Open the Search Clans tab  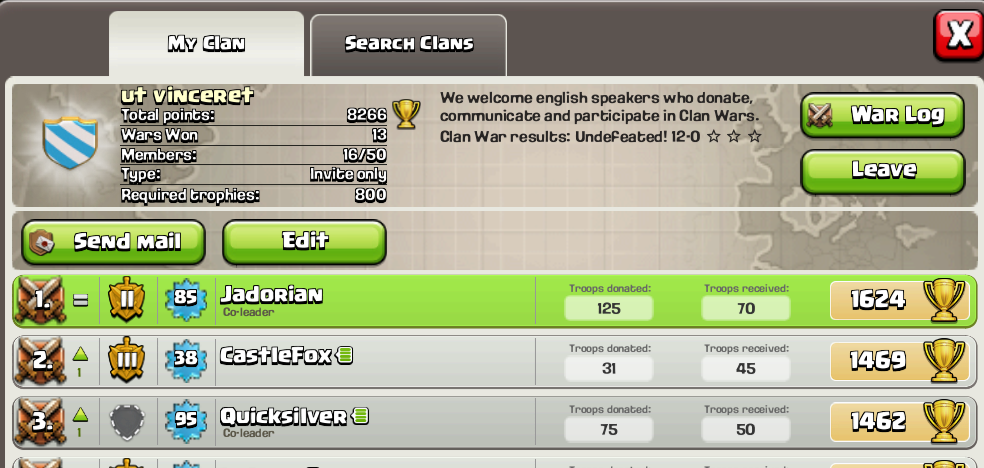click(408, 44)
